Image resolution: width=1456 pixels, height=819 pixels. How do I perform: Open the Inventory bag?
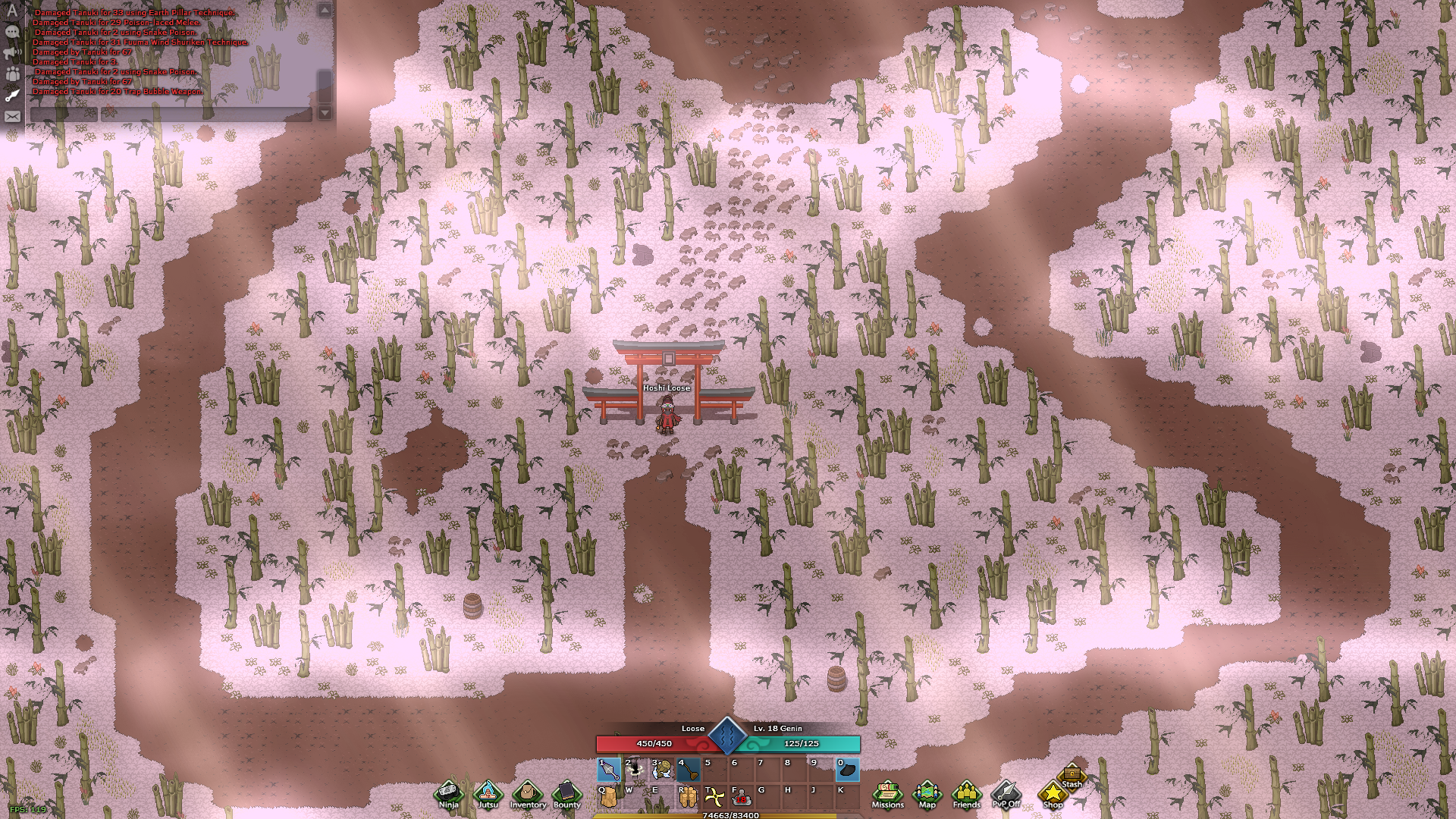coord(528,794)
